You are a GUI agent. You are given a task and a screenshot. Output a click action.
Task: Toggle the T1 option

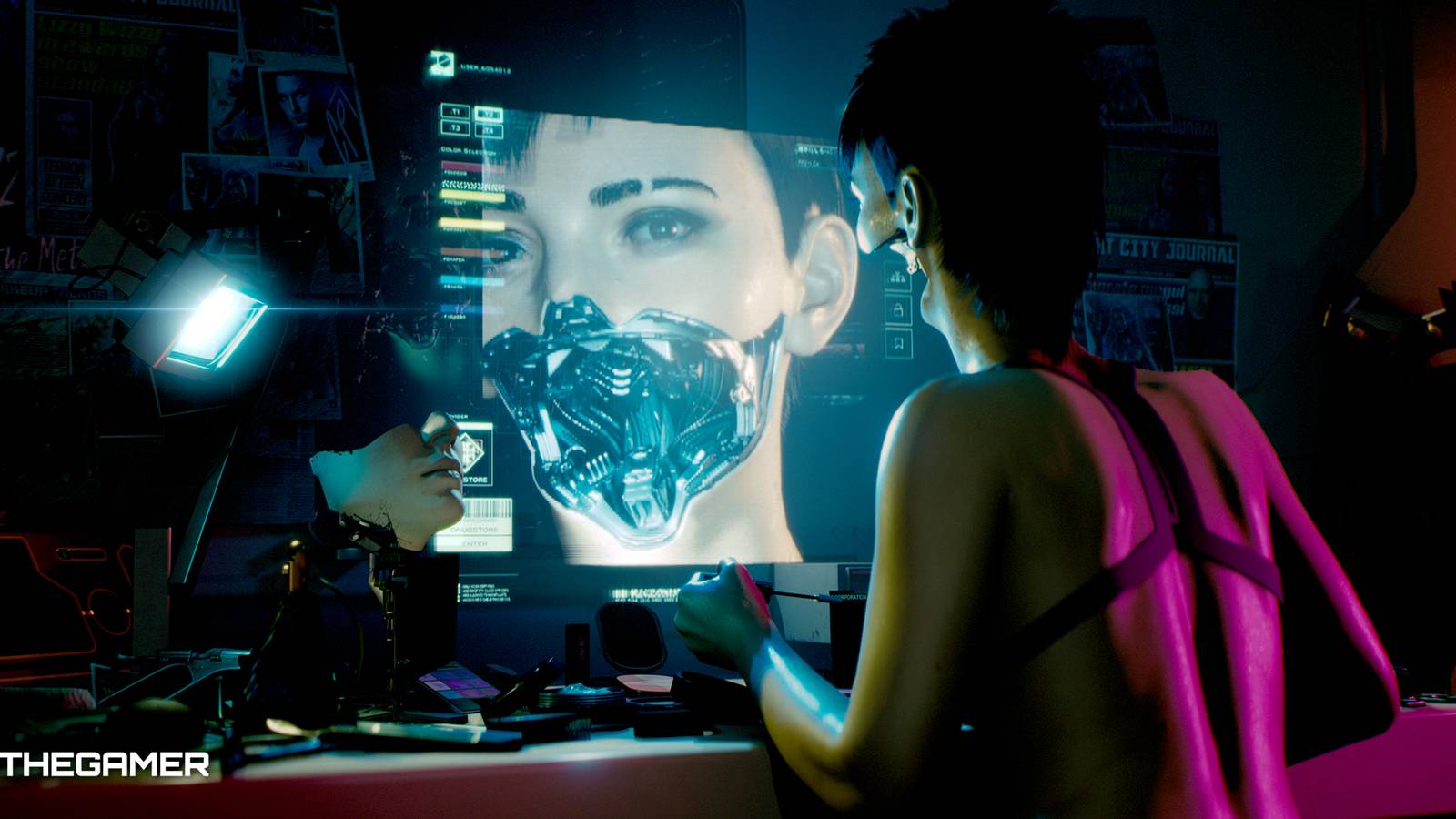(455, 111)
